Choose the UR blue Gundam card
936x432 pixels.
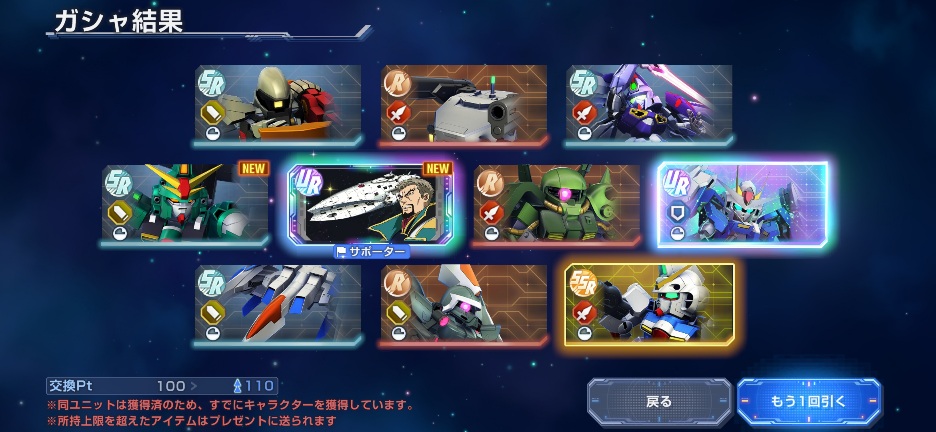click(743, 204)
